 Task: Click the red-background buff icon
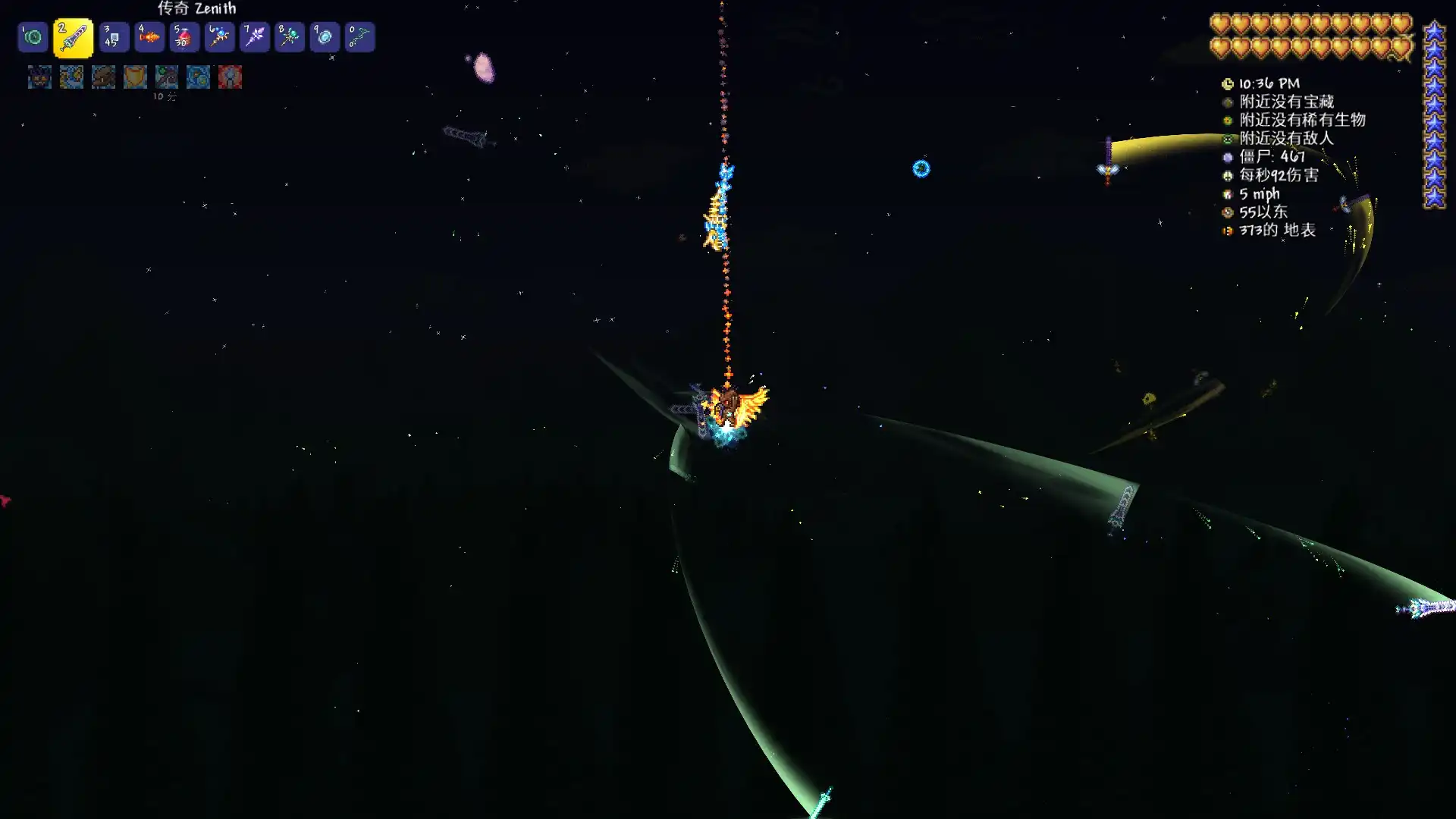(x=230, y=77)
